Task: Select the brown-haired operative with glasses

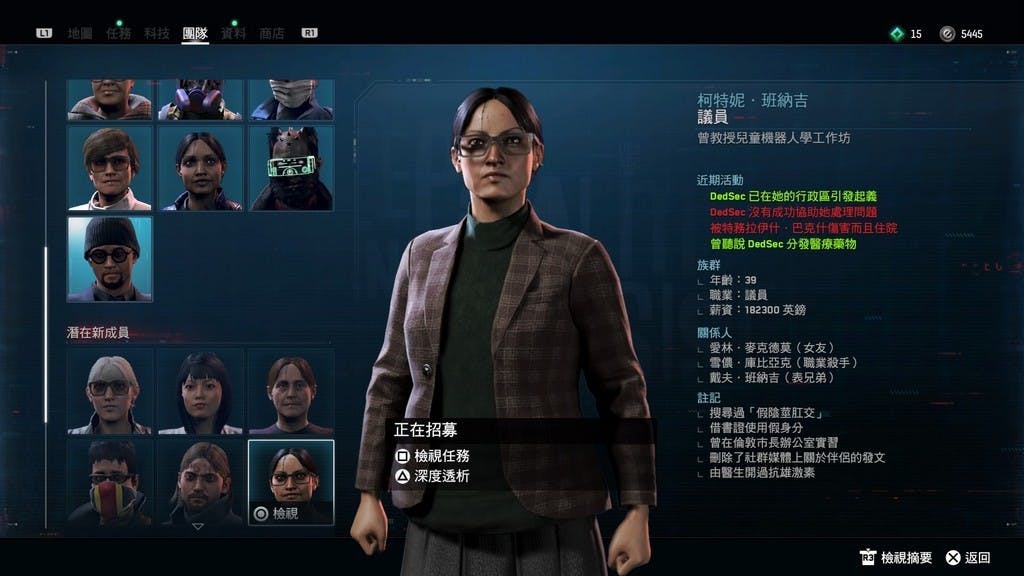Action: pyautogui.click(x=110, y=168)
